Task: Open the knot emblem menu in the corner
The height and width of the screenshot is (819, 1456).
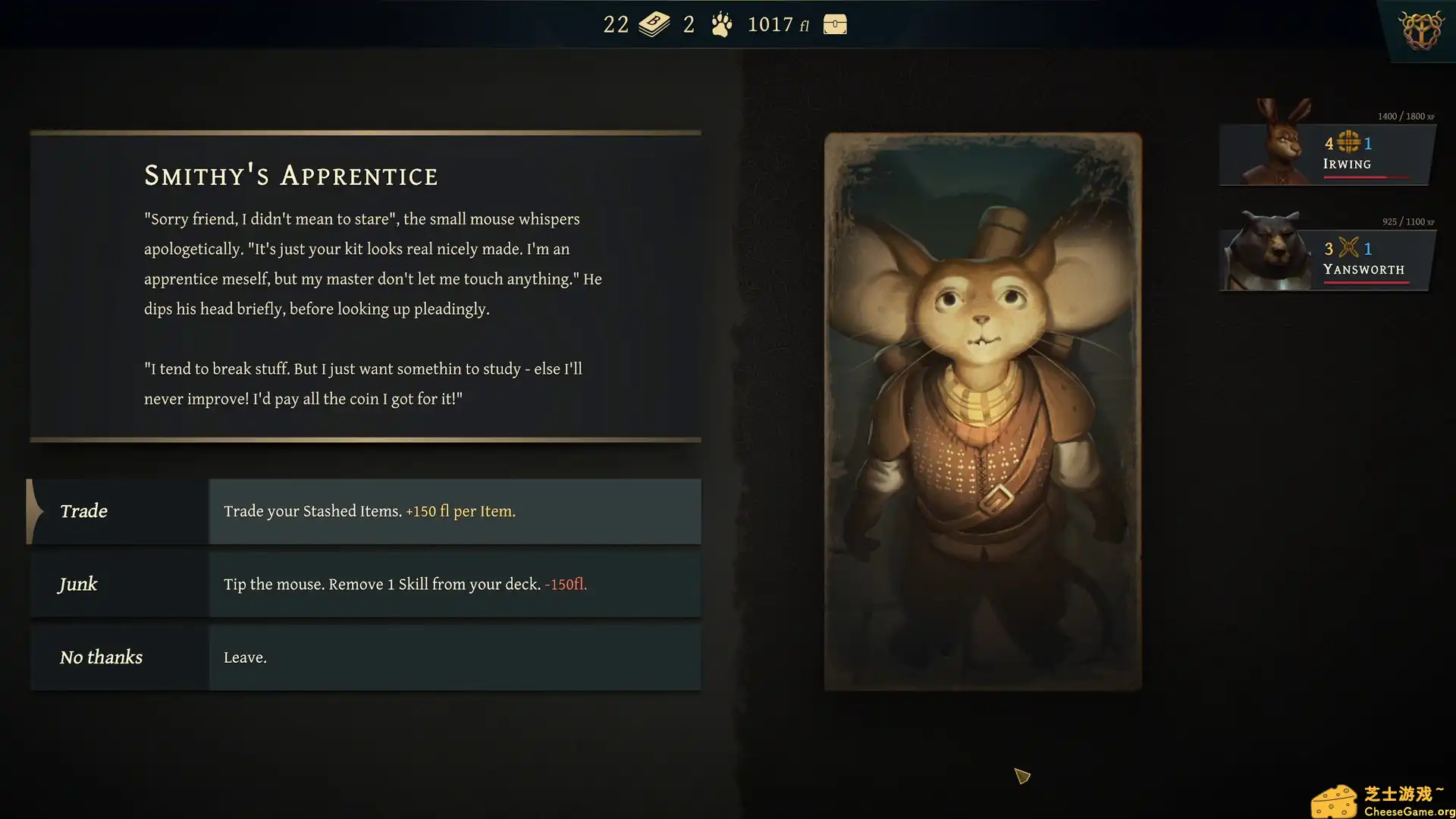Action: pos(1421,31)
